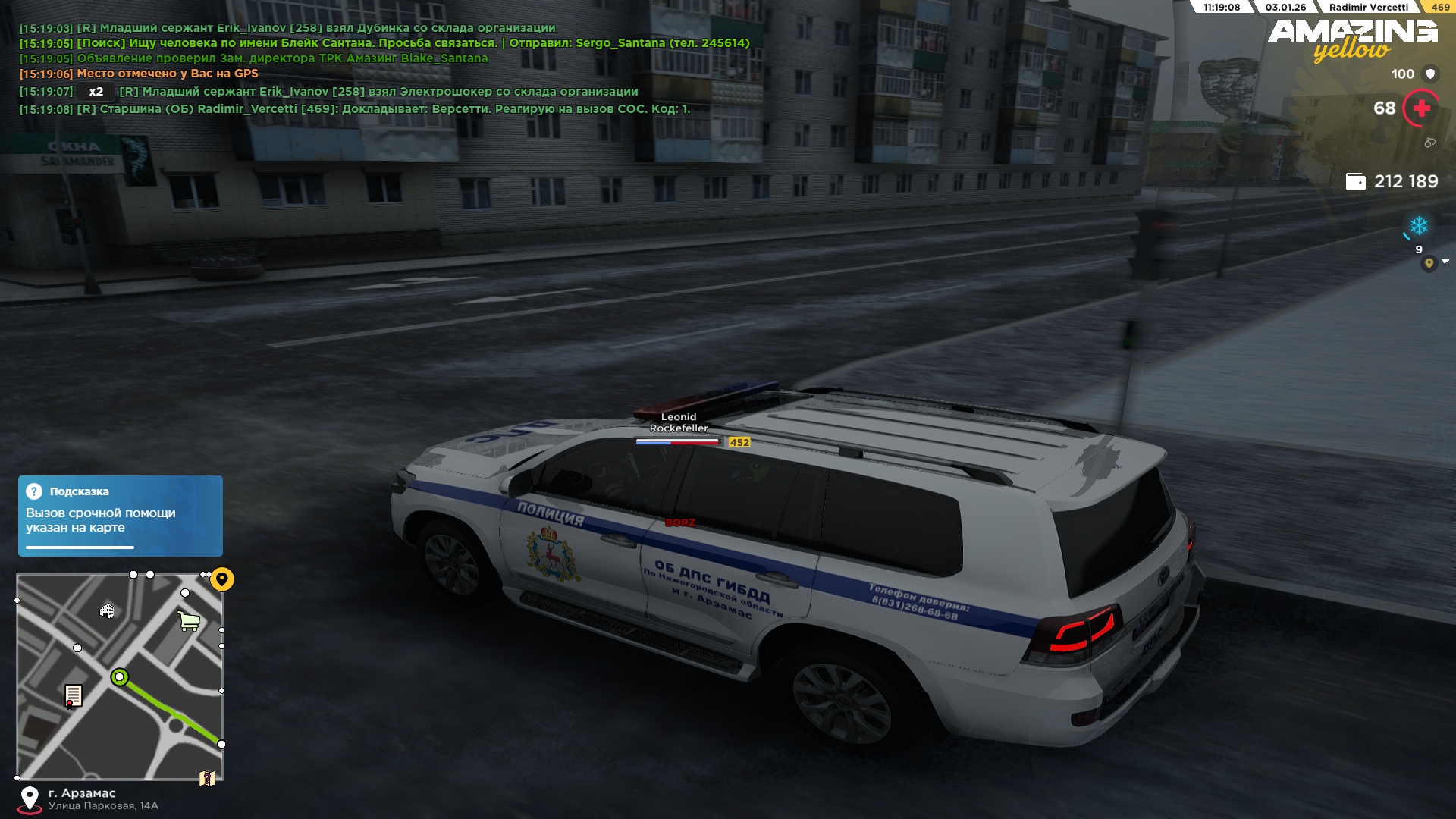Dismiss the blue Подсказка hint box
Image resolution: width=1456 pixels, height=819 pixels.
coord(120,516)
